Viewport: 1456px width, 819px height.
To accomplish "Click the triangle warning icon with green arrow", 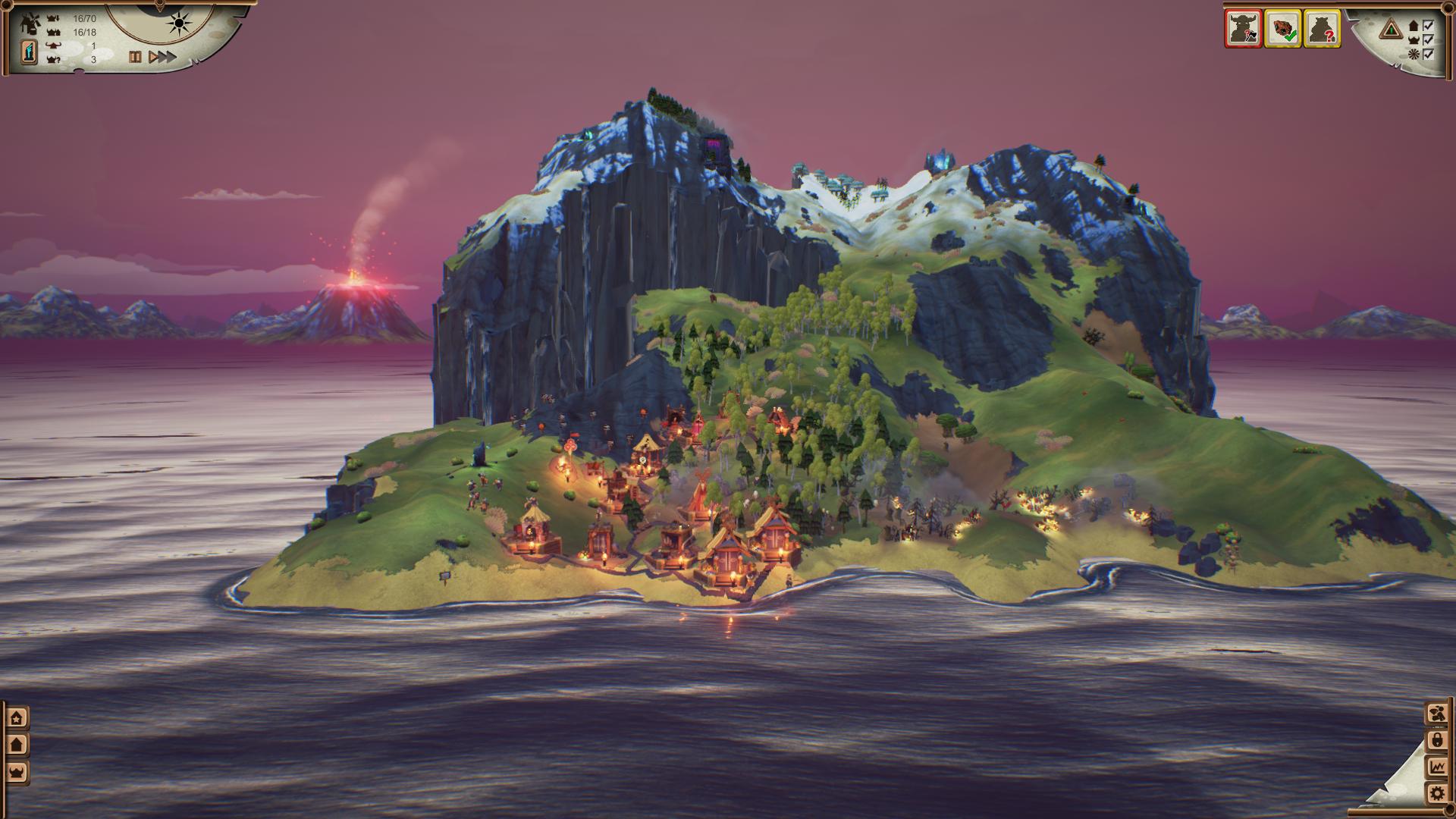I will coord(1390,30).
